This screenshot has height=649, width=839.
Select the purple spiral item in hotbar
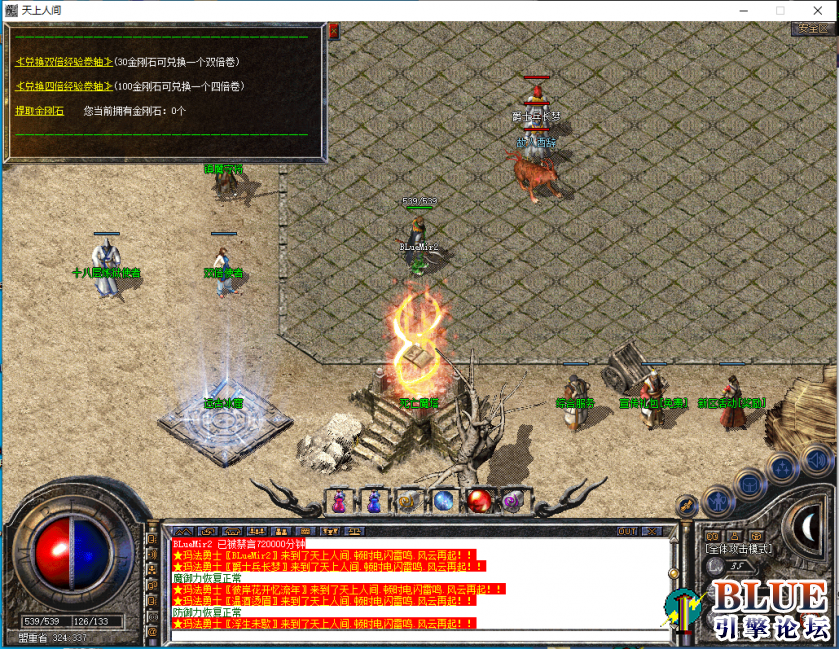coord(514,500)
